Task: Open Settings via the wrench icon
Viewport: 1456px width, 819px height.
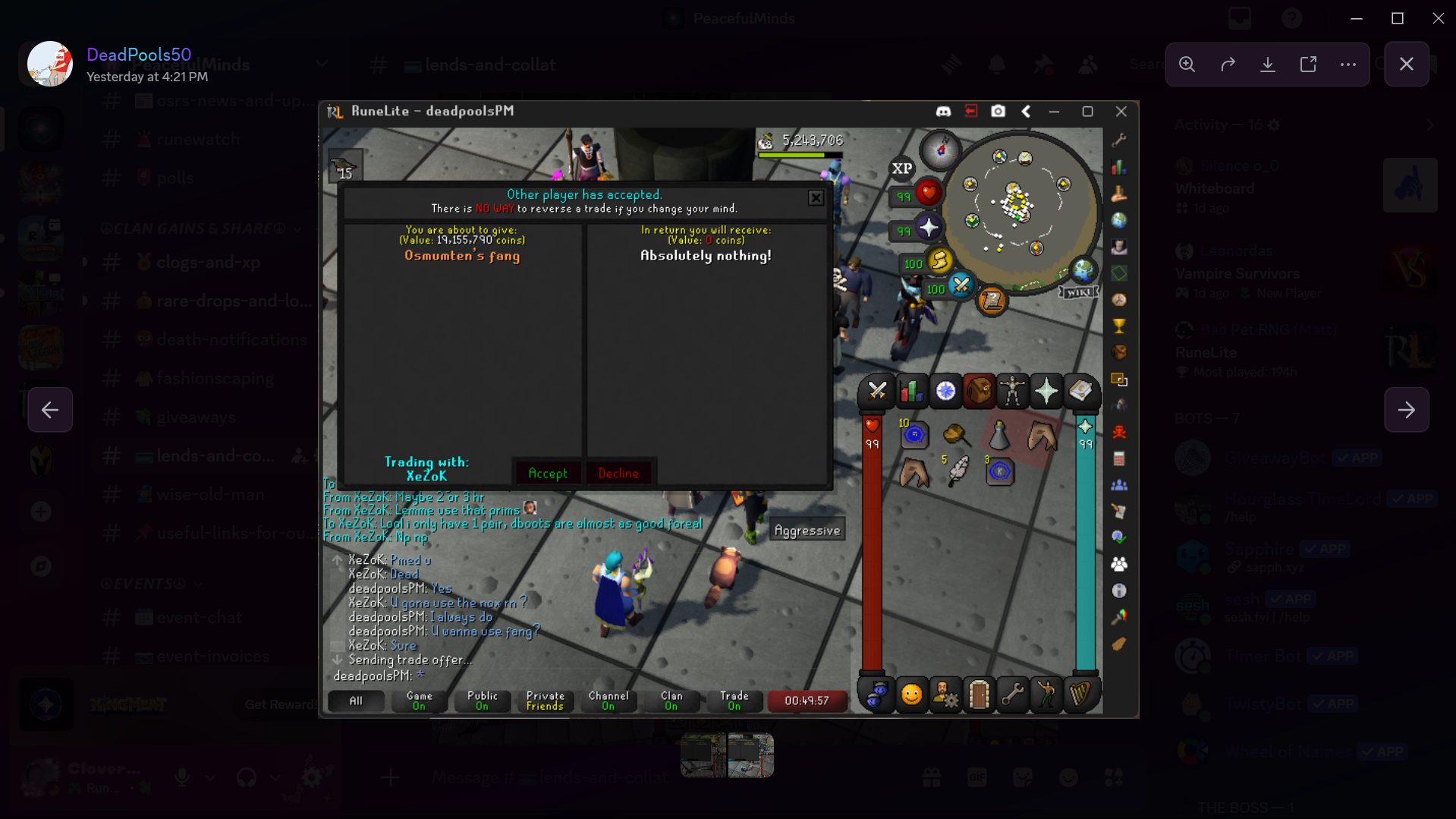Action: pyautogui.click(x=1012, y=695)
